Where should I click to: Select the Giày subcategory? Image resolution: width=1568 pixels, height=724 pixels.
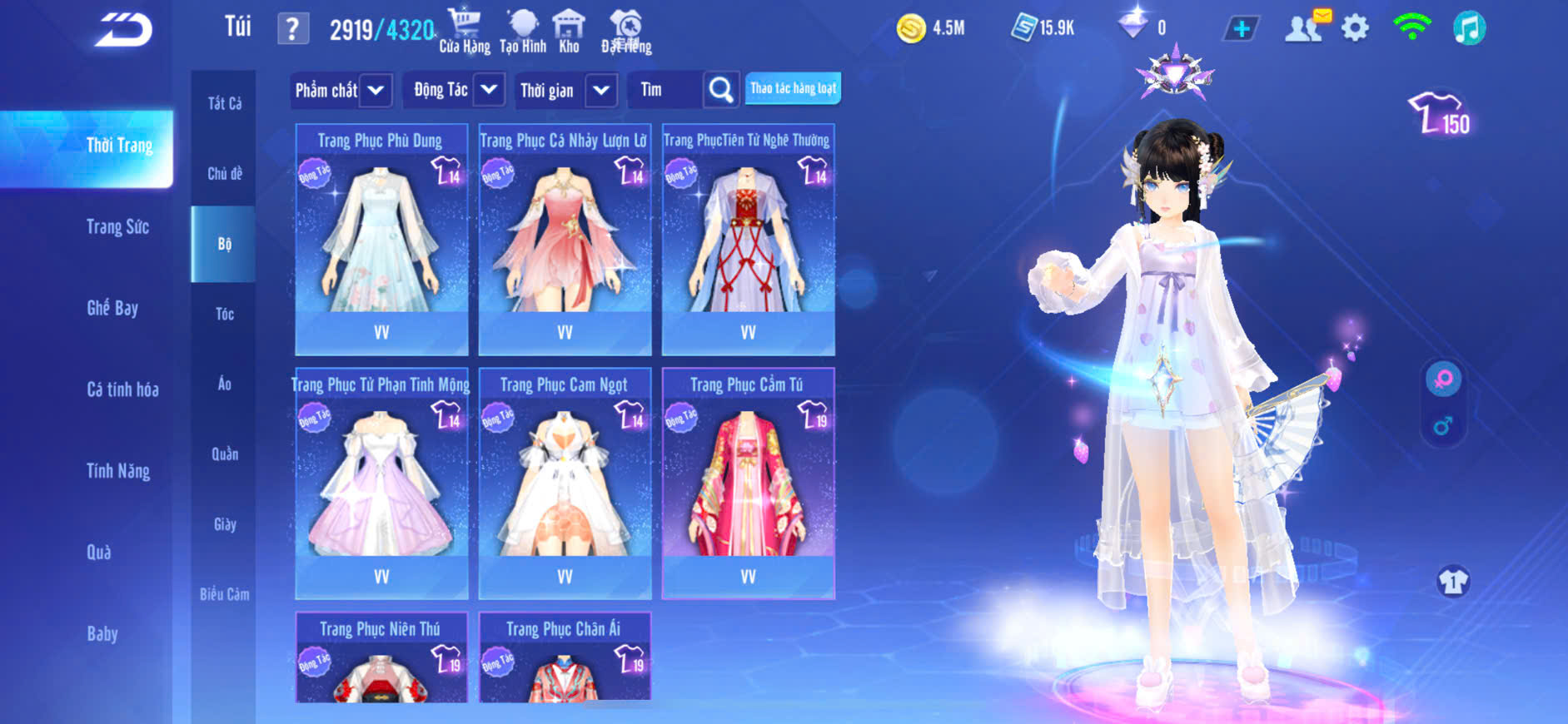point(225,524)
